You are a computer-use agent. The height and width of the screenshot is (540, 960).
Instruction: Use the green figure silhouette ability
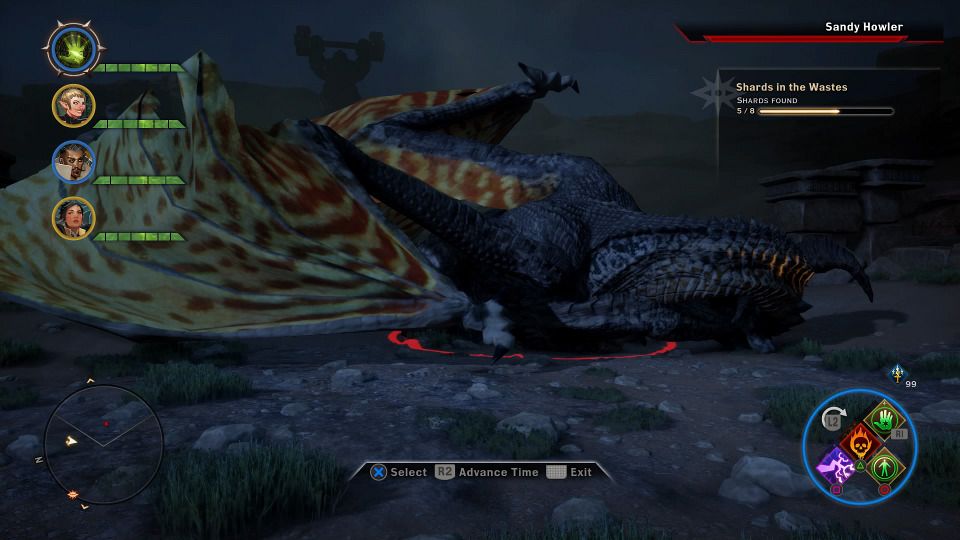[883, 466]
